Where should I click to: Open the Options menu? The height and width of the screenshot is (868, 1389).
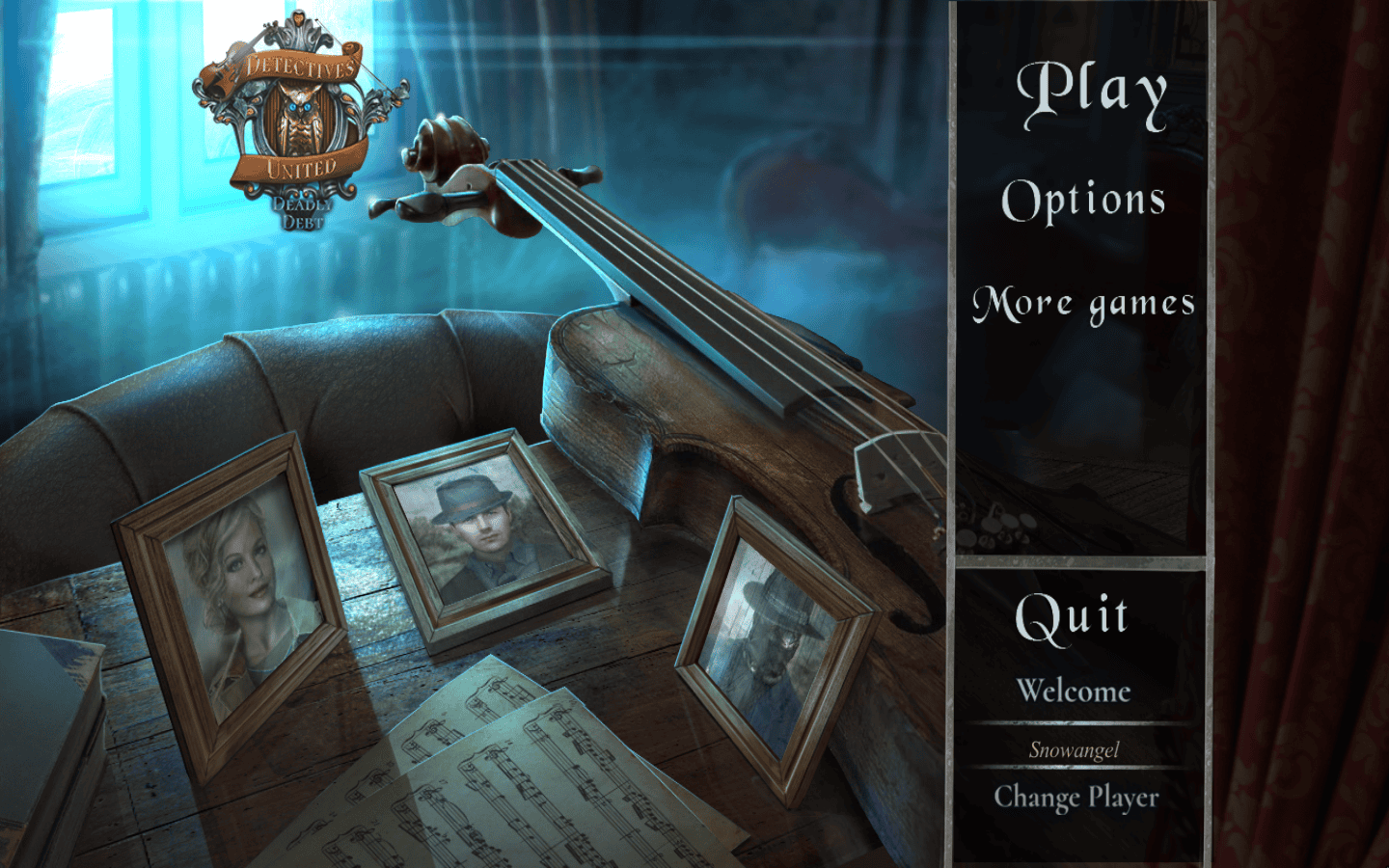pyautogui.click(x=1083, y=200)
